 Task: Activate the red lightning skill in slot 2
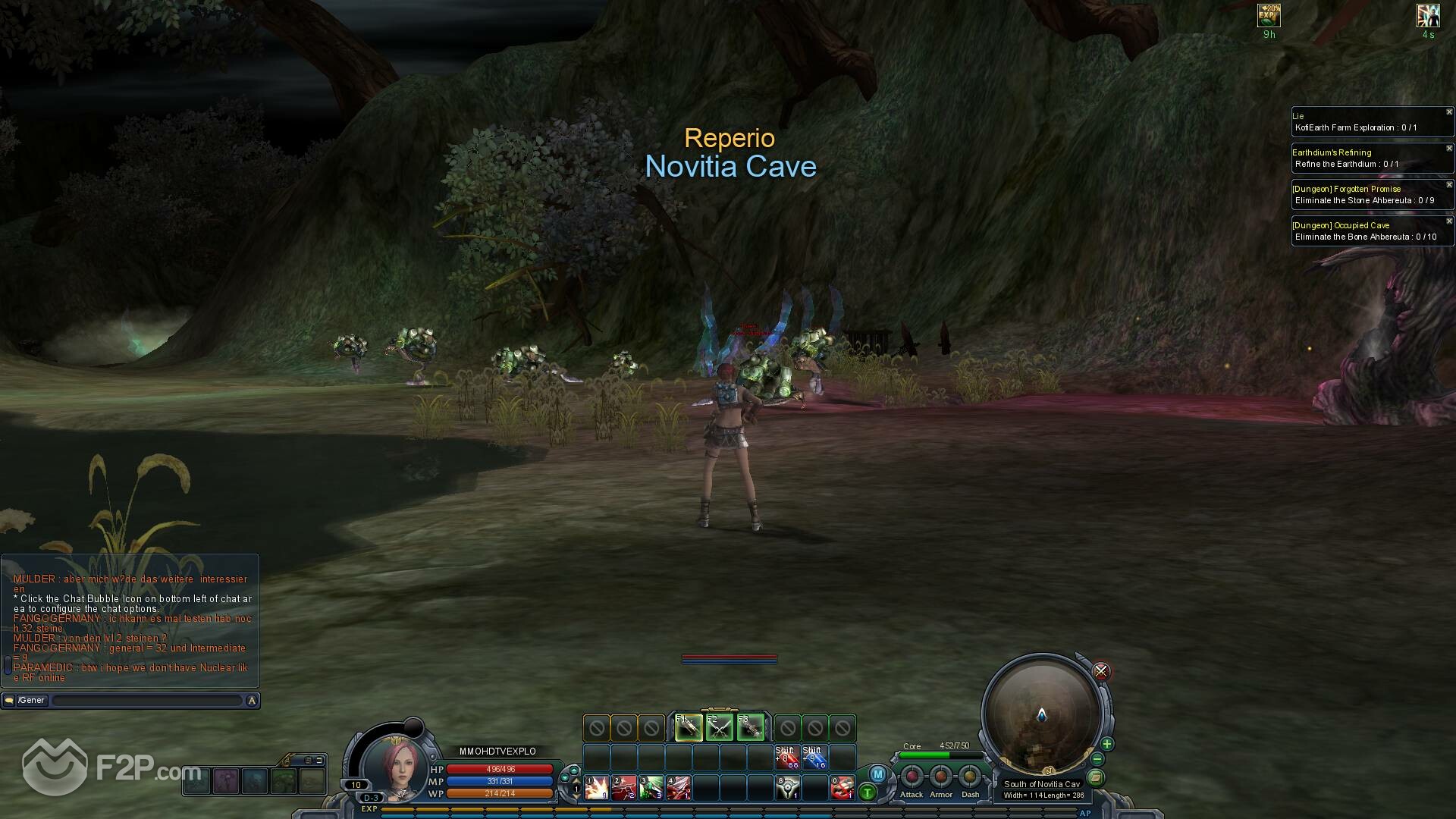click(624, 788)
